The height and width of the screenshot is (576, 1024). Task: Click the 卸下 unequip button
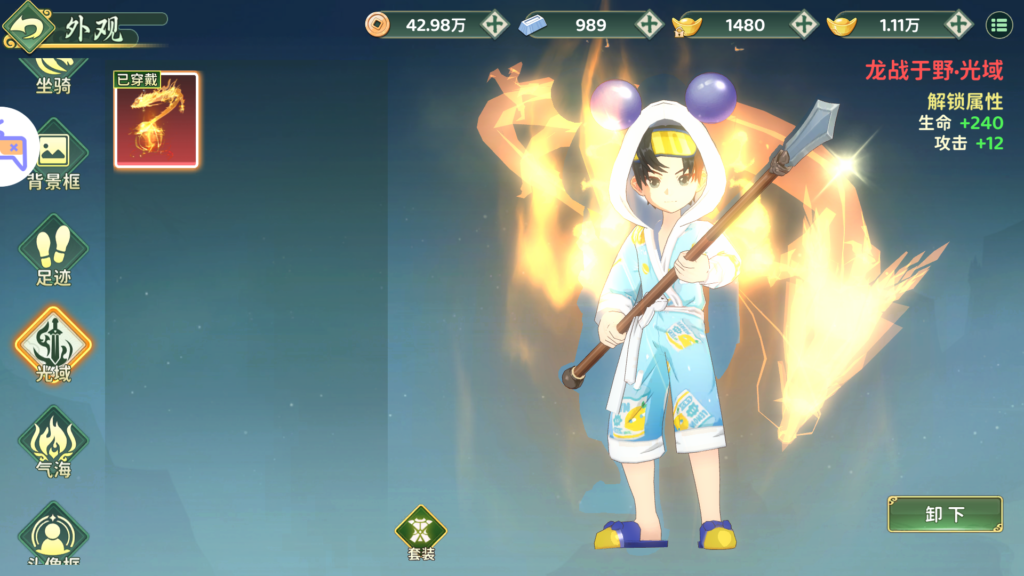pos(944,514)
